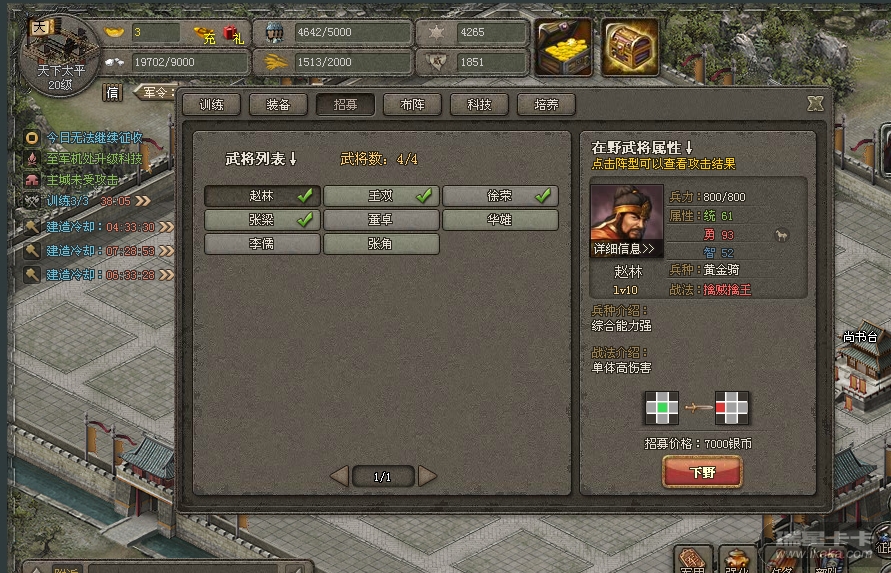
Task: Click the red 下野 dismiss button
Action: point(702,471)
